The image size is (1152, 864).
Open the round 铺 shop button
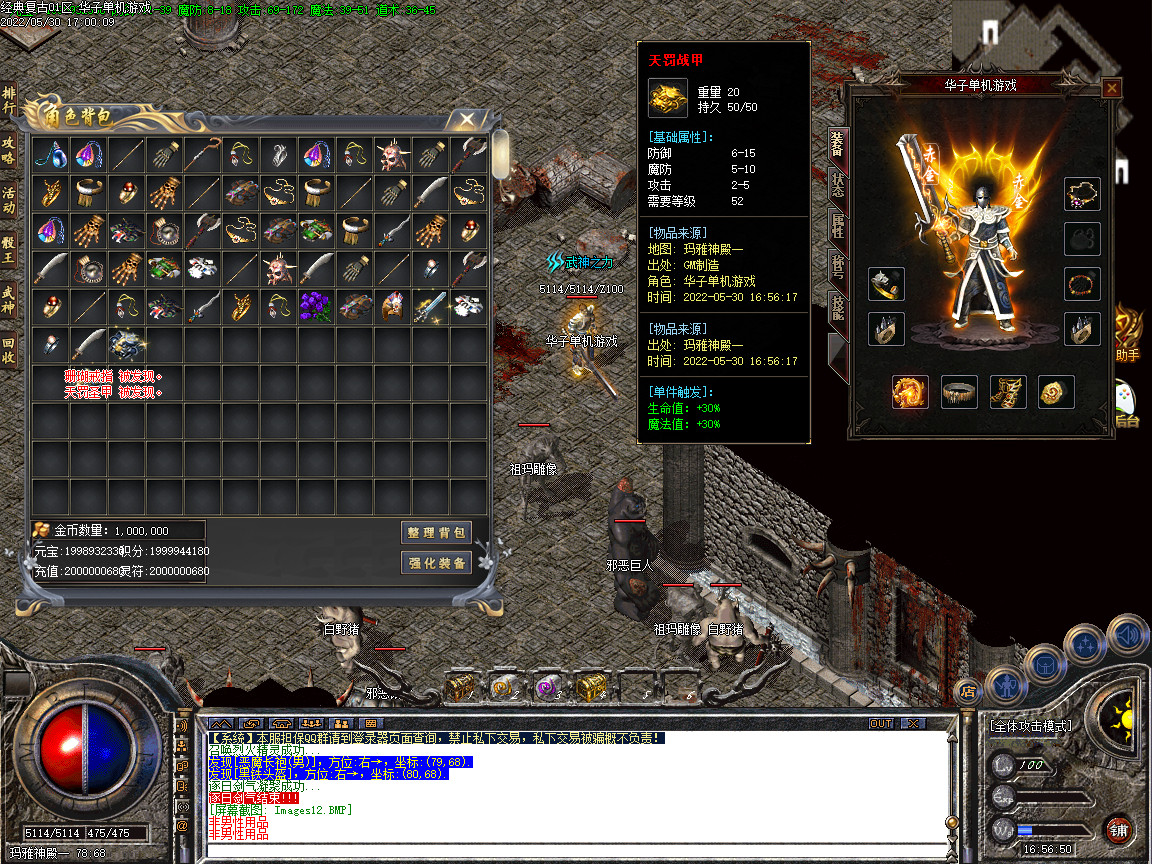click(x=1119, y=829)
